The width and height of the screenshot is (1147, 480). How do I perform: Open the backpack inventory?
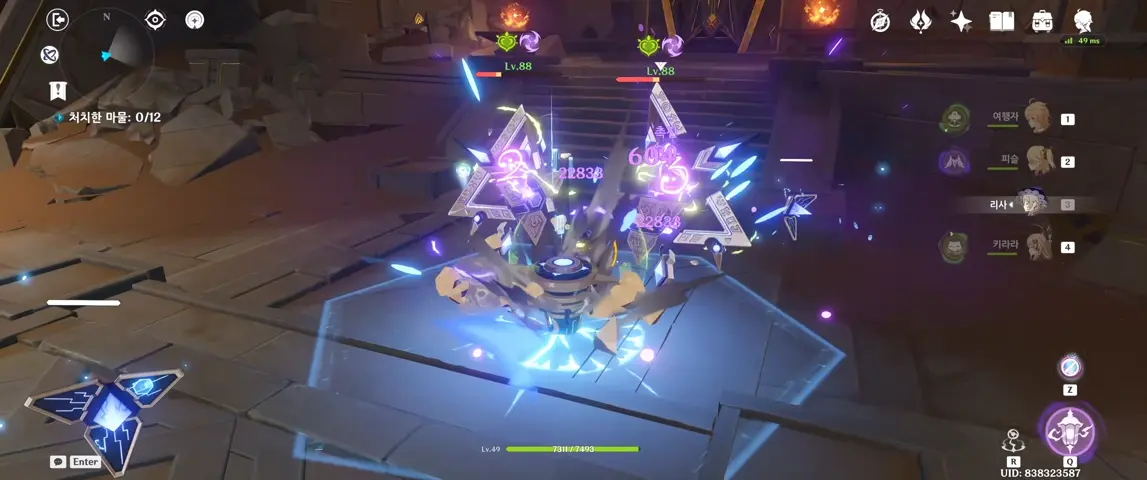[x=1042, y=21]
